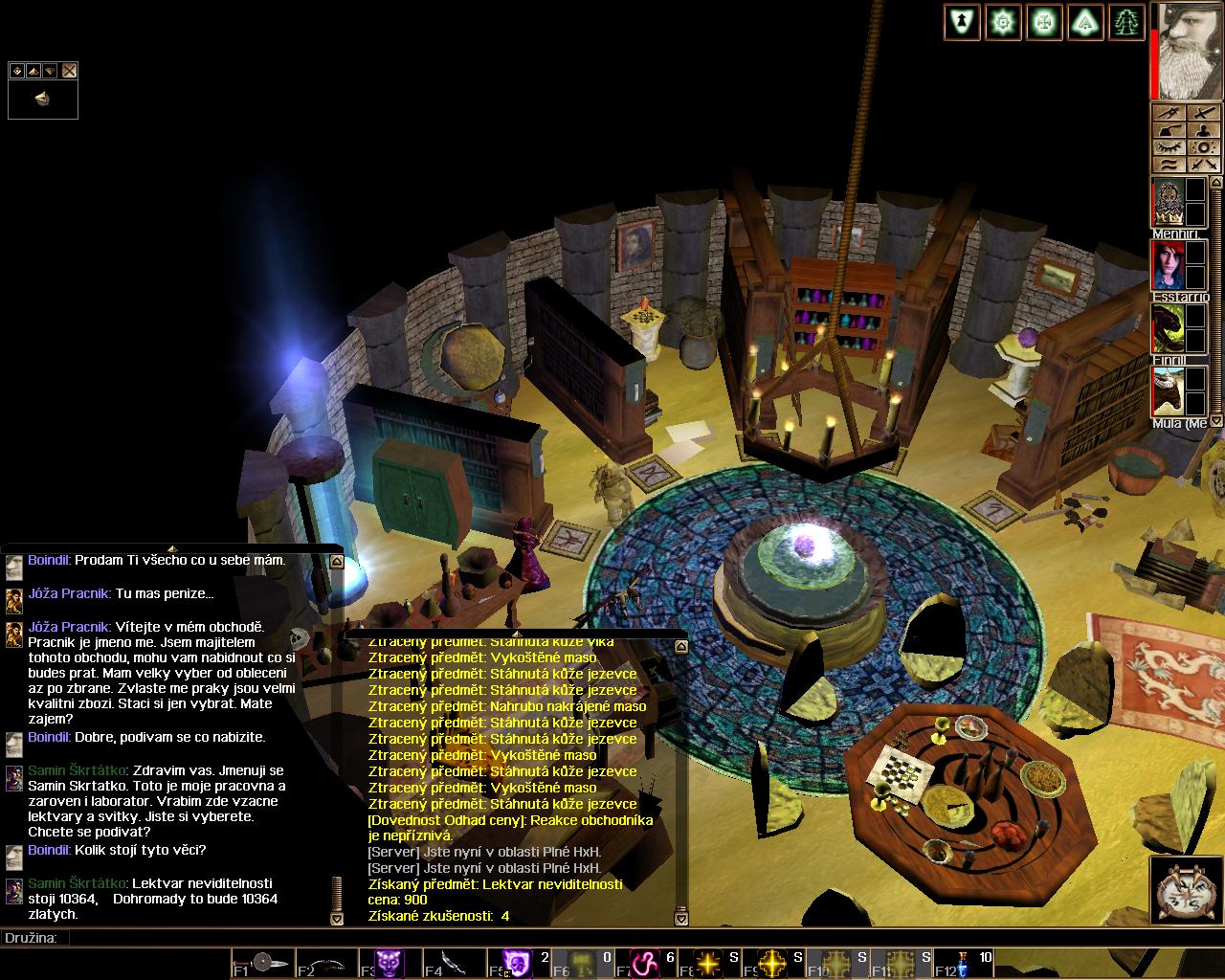Click the closed eye icon in action panel

(x=1169, y=147)
